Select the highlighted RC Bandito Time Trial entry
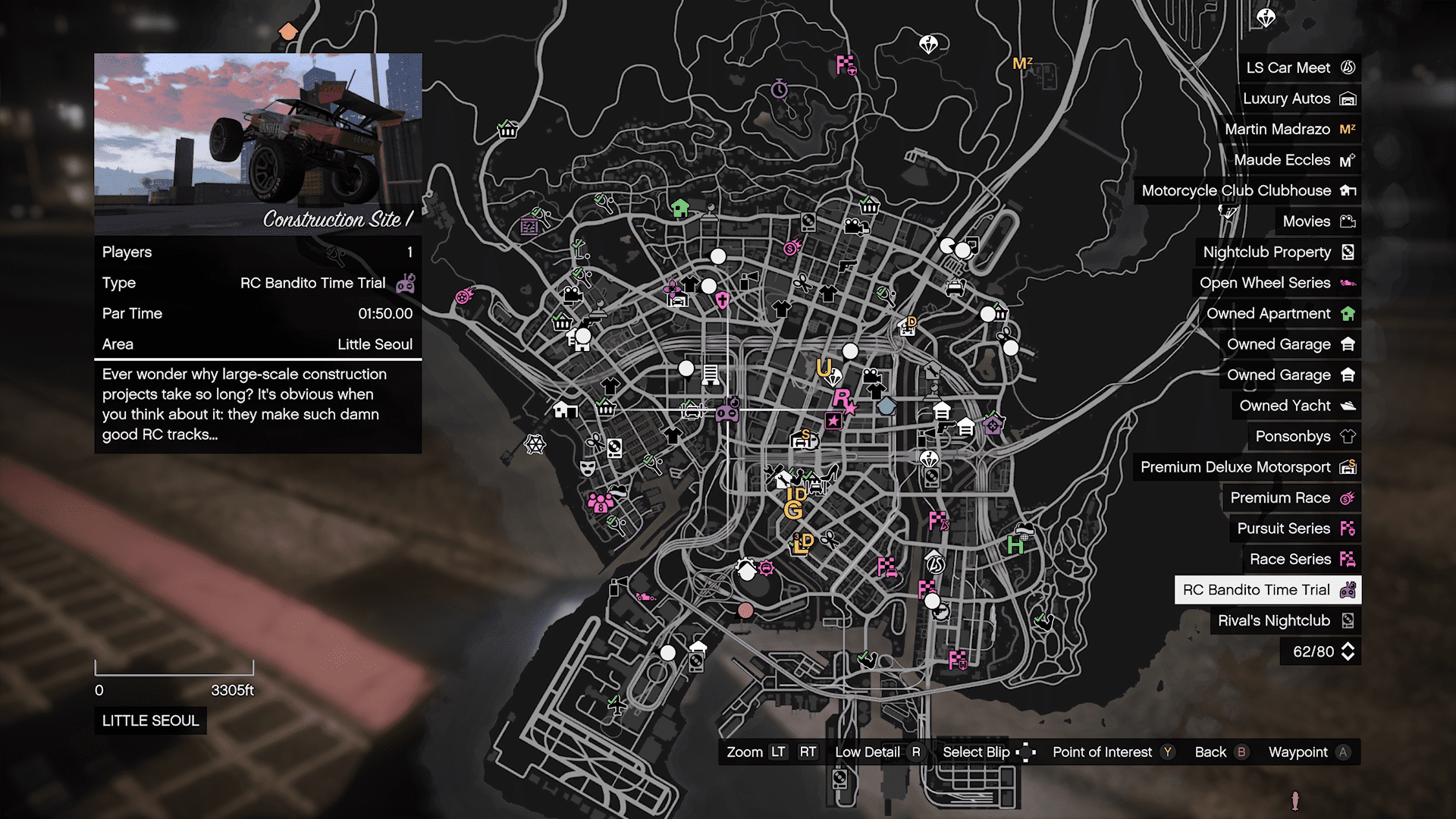Screen dimensions: 1456x819 click(1268, 590)
